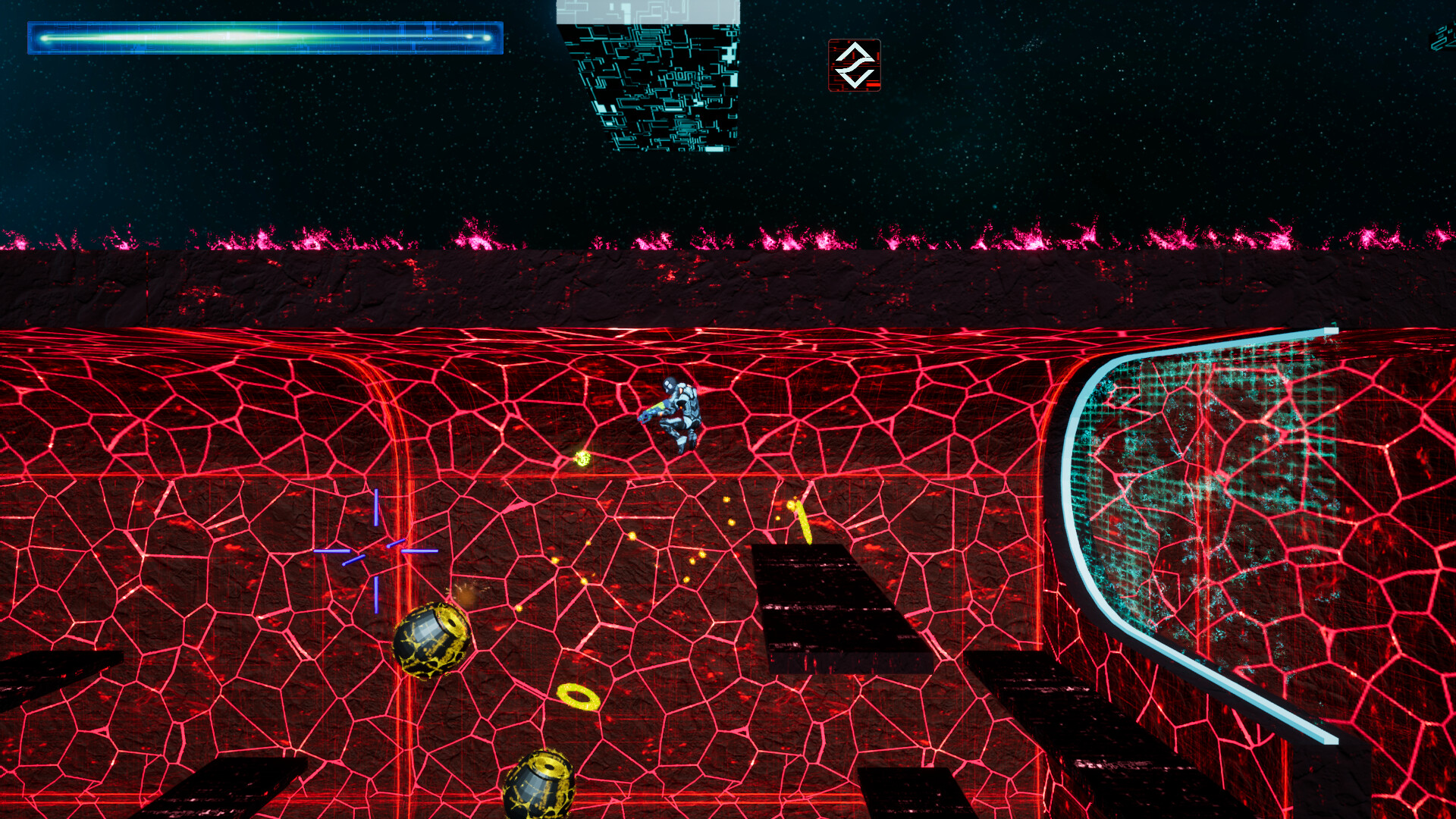Click the teal glyph icon in top-right corner
This screenshot has height=819, width=1456.
[1443, 34]
